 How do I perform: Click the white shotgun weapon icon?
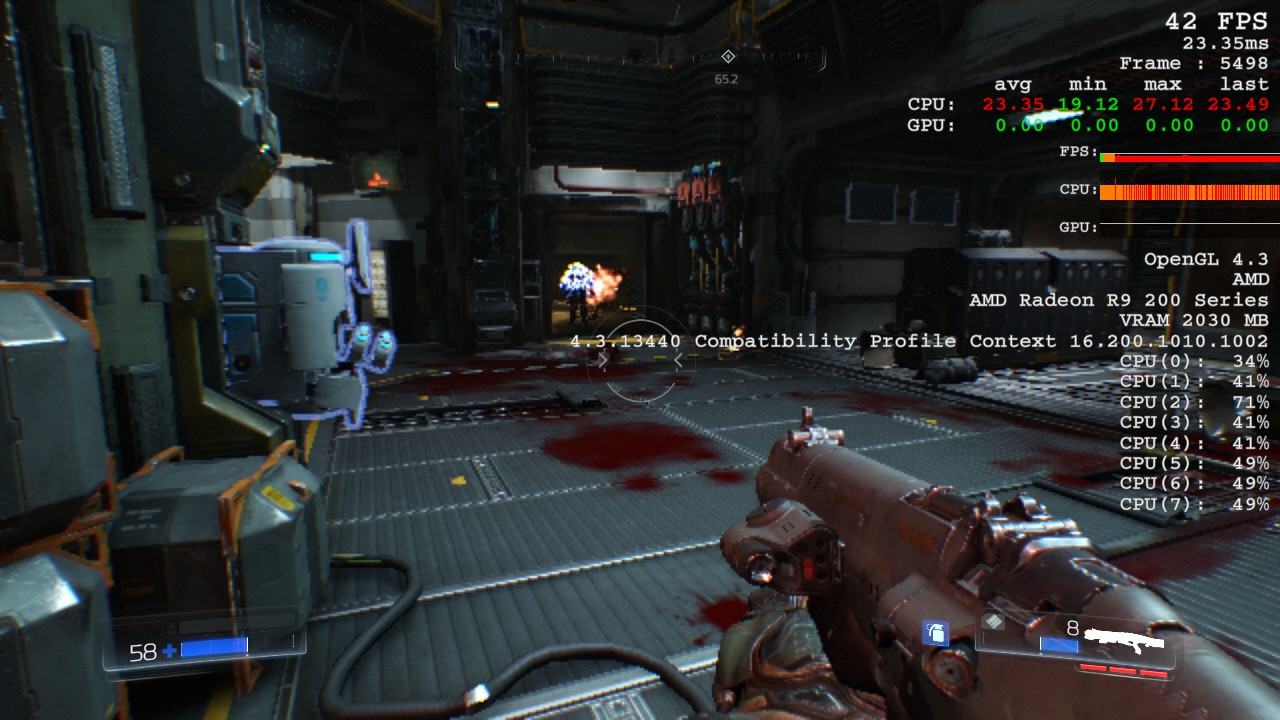pyautogui.click(x=1129, y=637)
